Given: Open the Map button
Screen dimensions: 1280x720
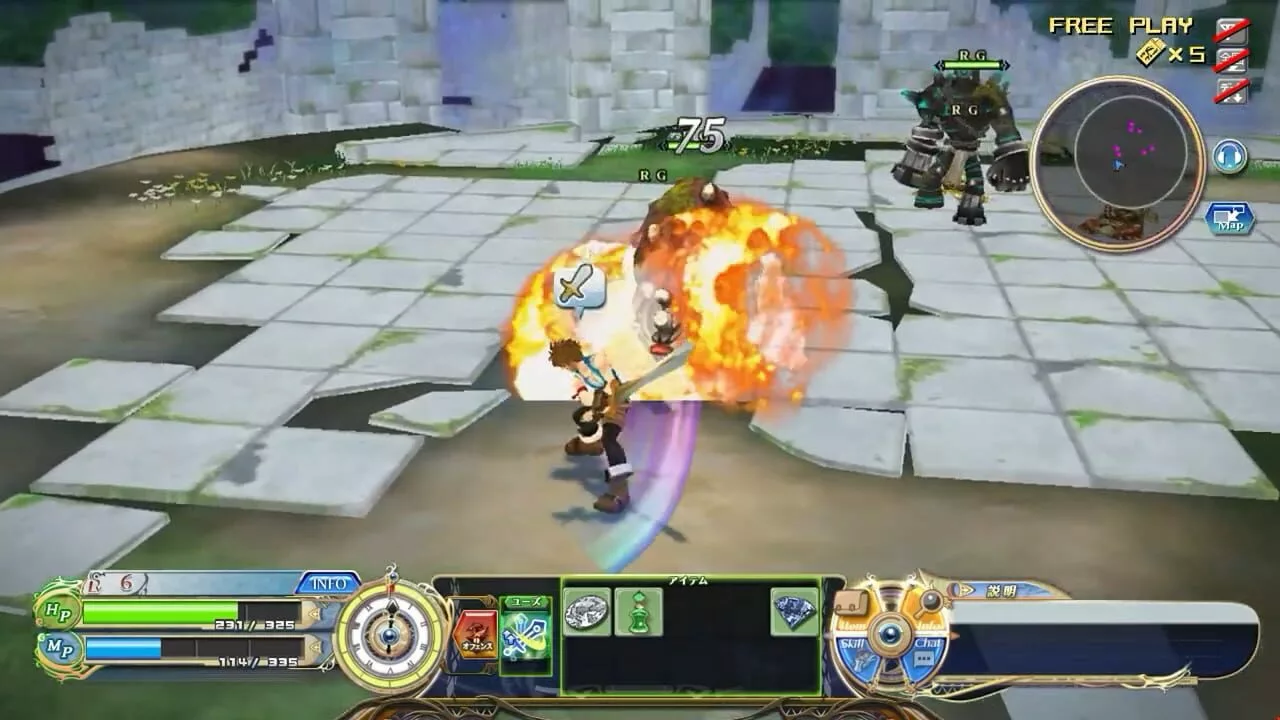Looking at the screenshot, I should pos(1229,218).
